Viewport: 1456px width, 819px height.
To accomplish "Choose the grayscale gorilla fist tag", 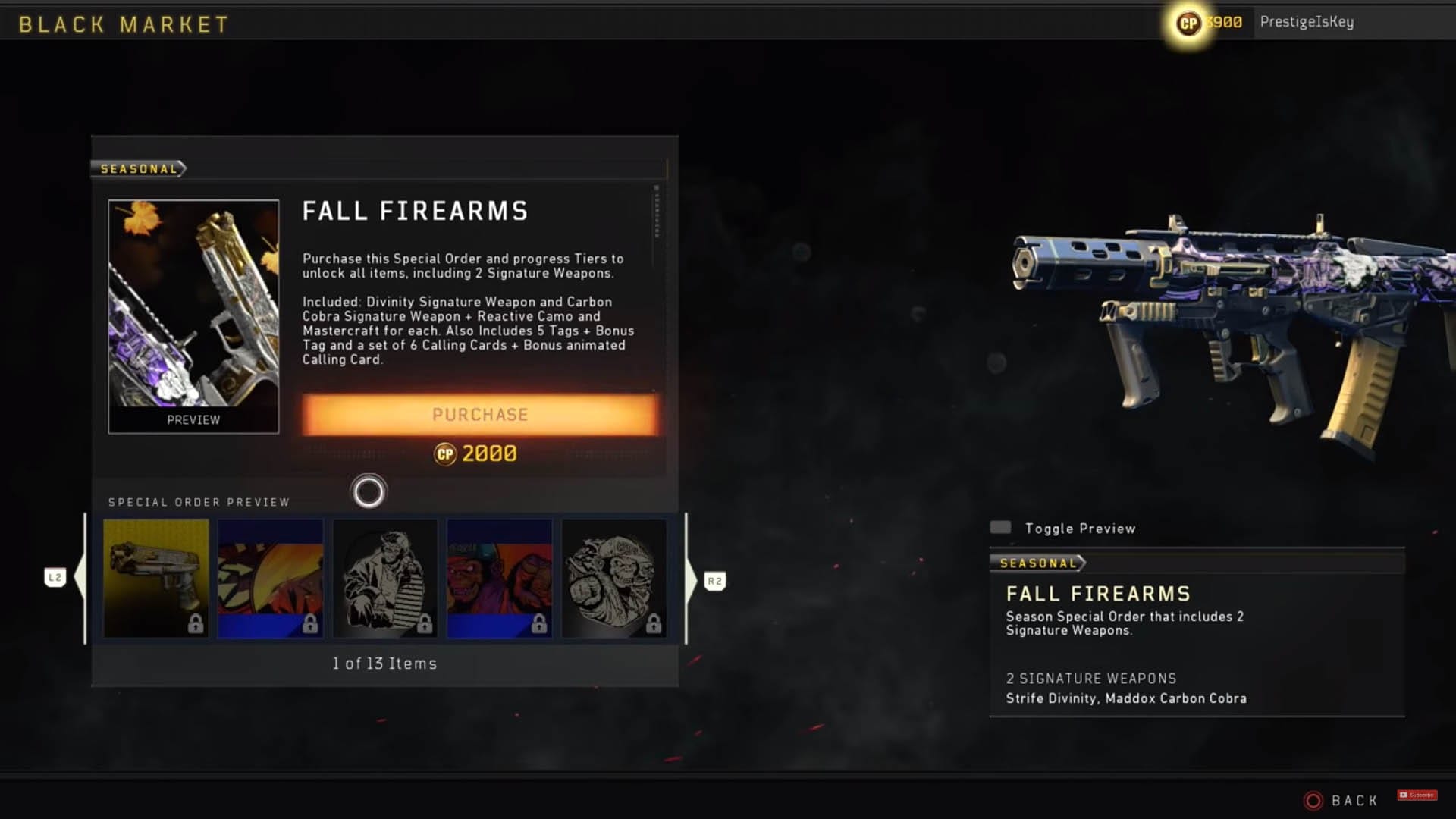I will pos(614,578).
